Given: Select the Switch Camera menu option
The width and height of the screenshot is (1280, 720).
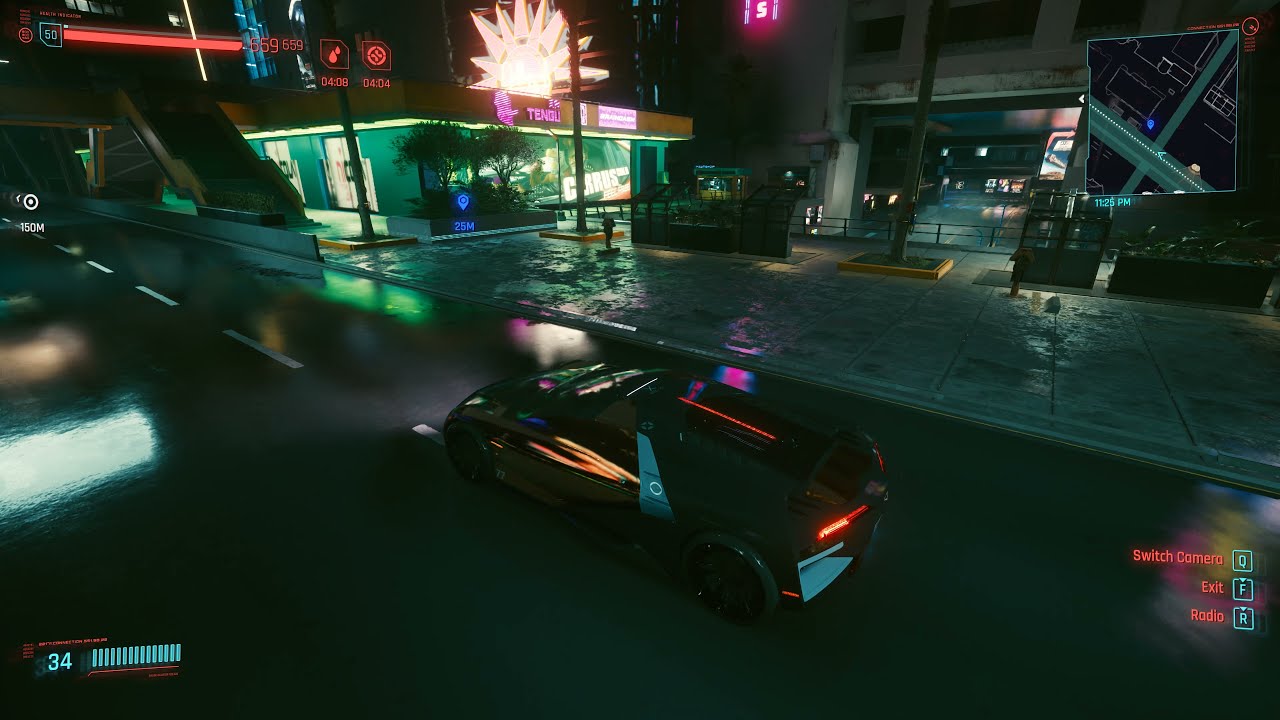Looking at the screenshot, I should tap(1180, 558).
